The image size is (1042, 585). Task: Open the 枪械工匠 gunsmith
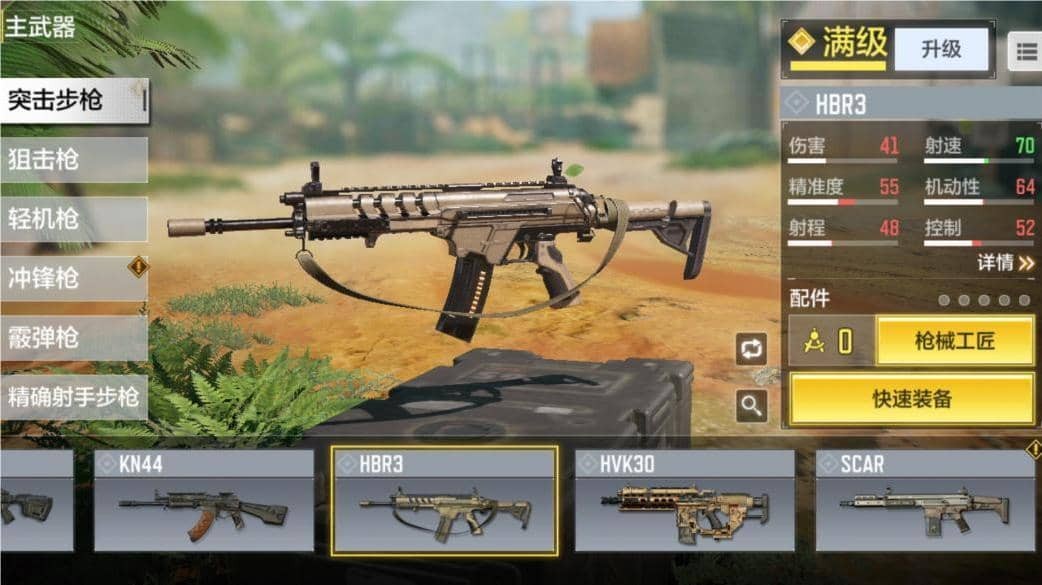coord(955,341)
